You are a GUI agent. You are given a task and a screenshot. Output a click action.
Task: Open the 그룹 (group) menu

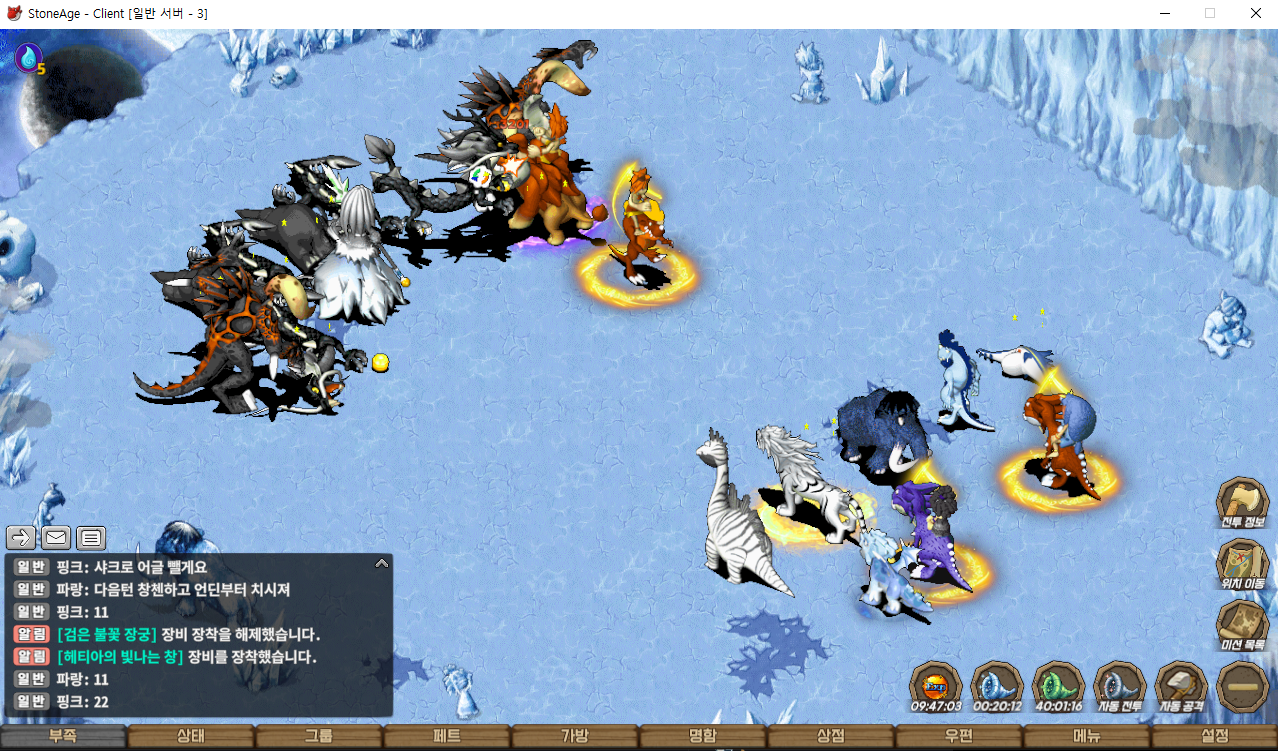[x=319, y=737]
